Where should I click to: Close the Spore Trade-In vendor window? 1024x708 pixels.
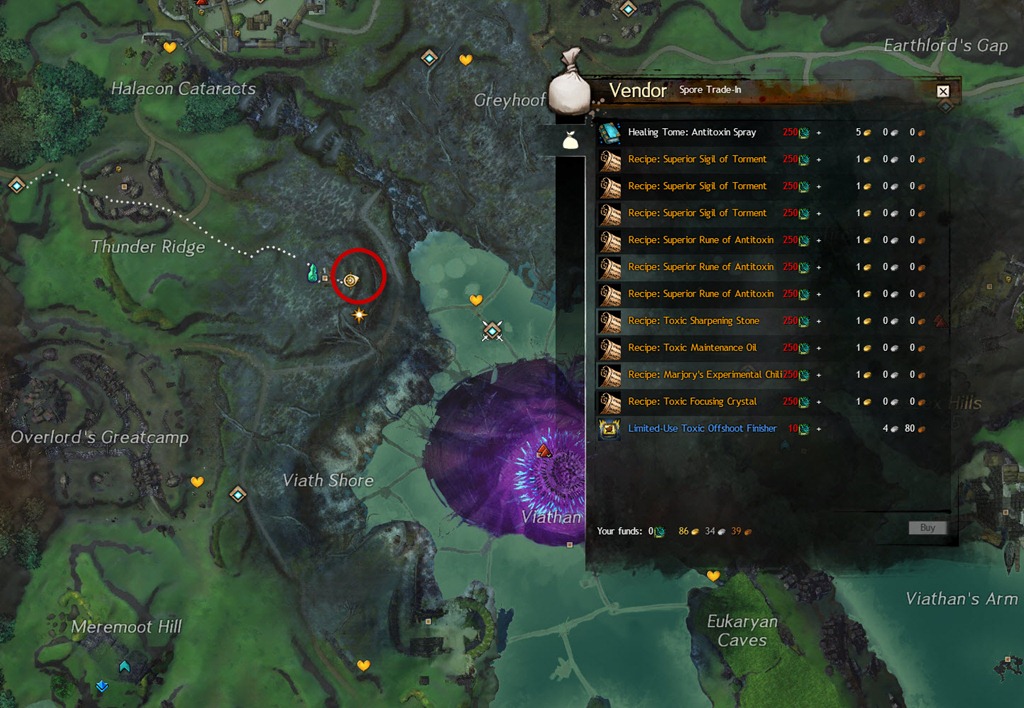[x=942, y=92]
